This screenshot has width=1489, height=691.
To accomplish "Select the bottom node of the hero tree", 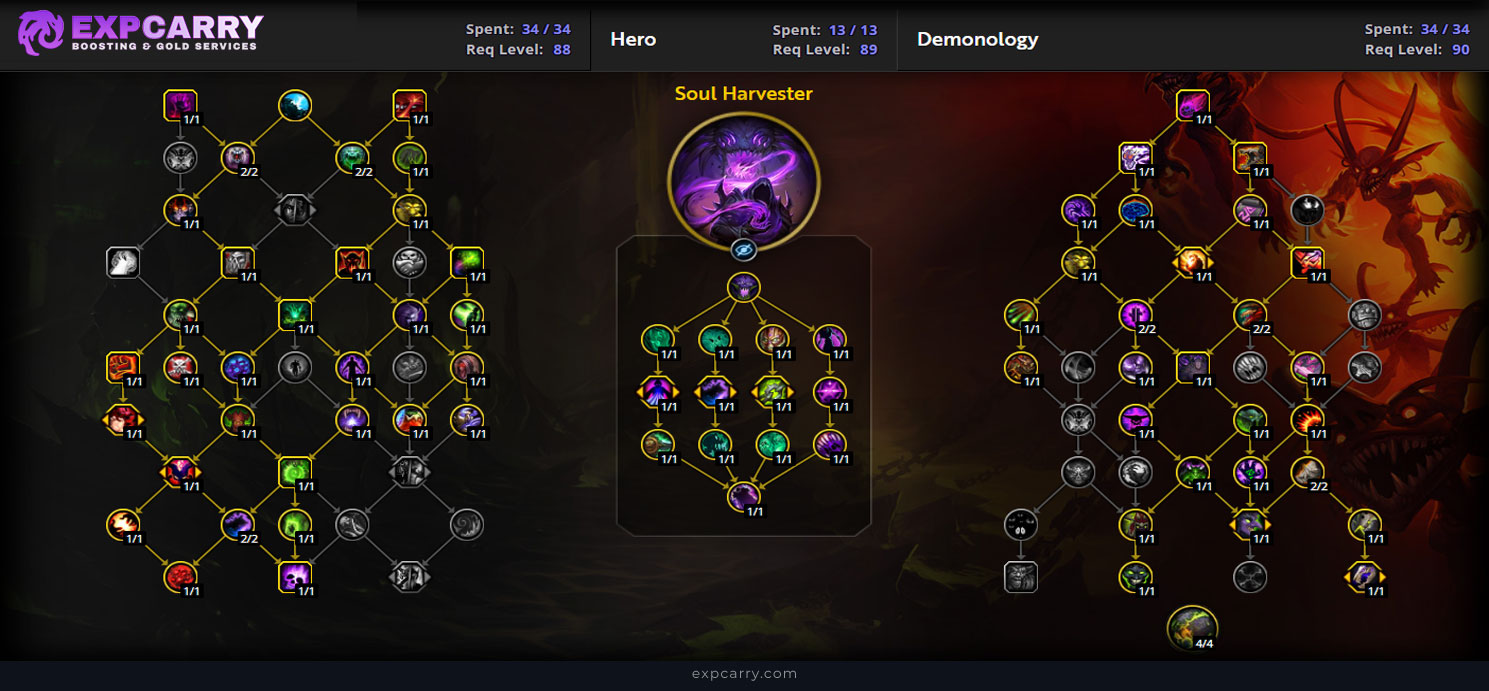I will click(x=743, y=497).
